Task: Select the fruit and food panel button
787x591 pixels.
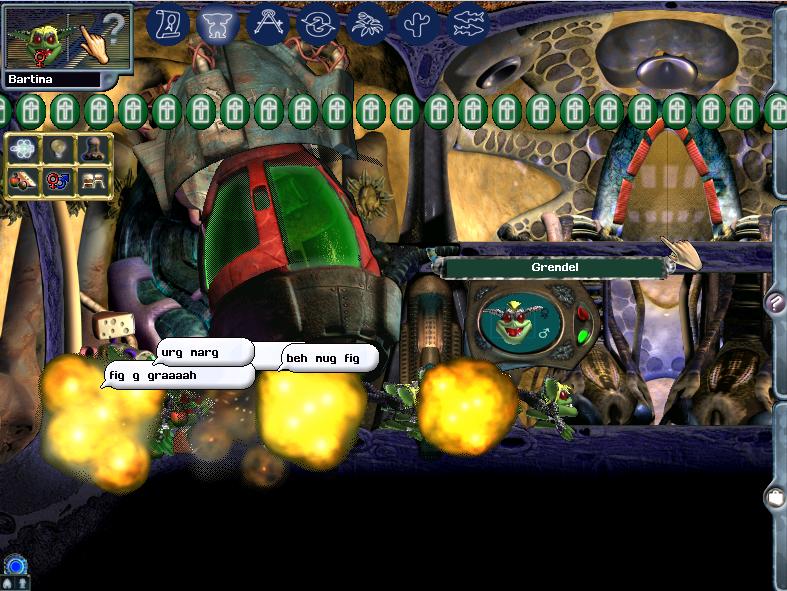Action: (22, 181)
